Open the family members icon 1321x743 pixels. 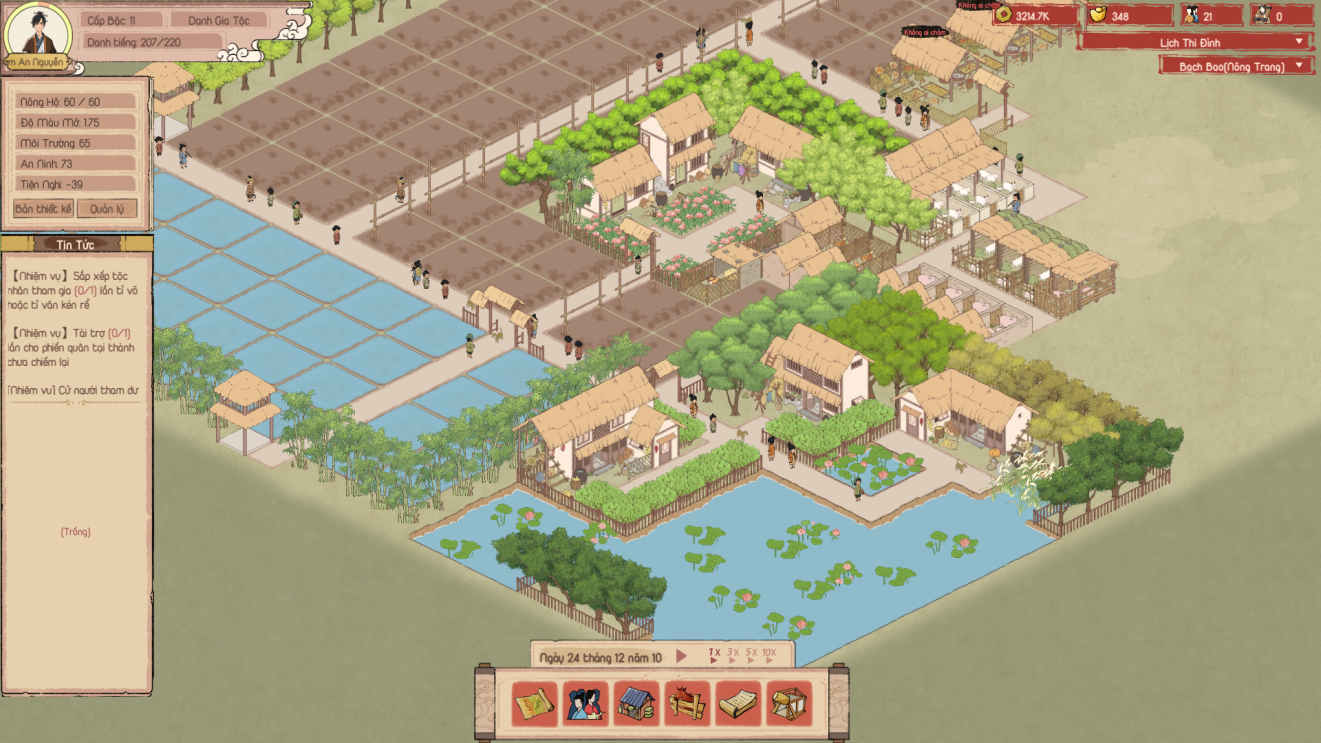586,704
